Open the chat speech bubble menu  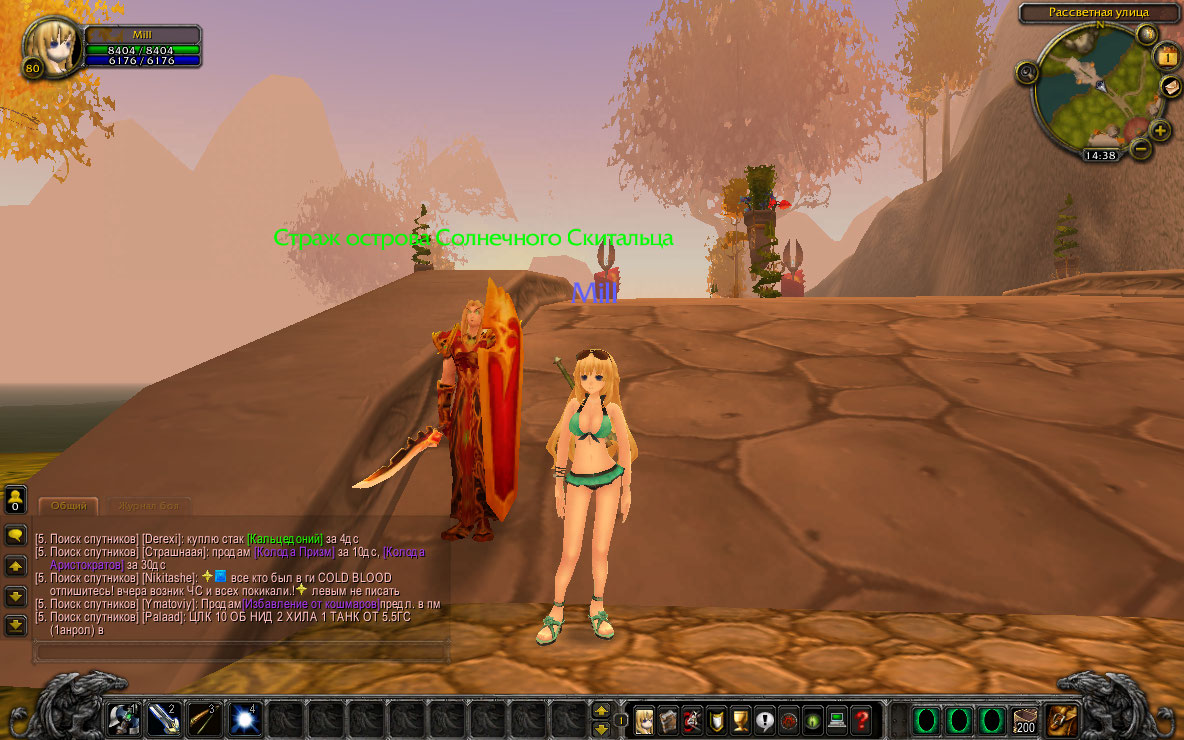15,536
